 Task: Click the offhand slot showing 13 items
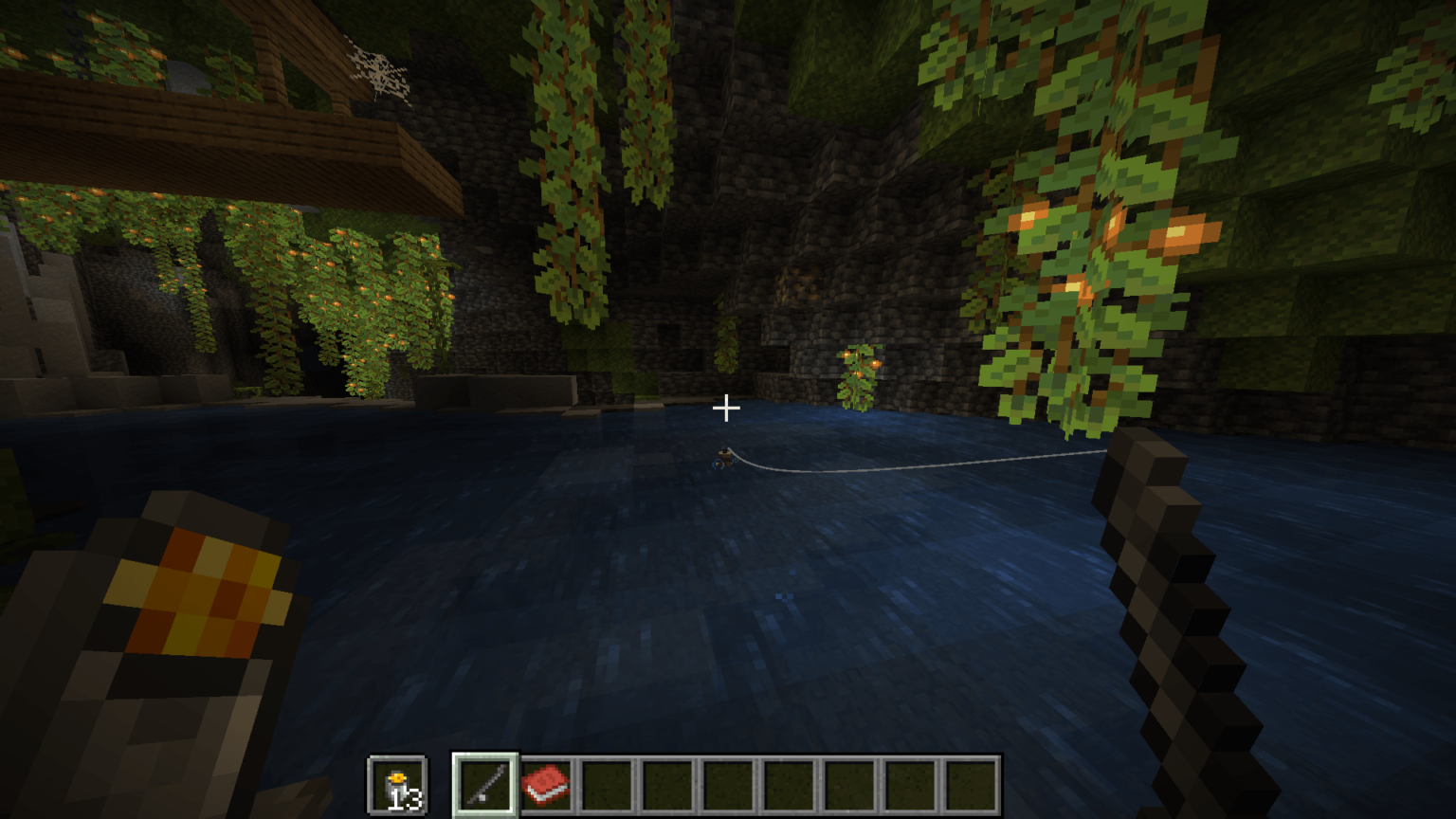399,783
